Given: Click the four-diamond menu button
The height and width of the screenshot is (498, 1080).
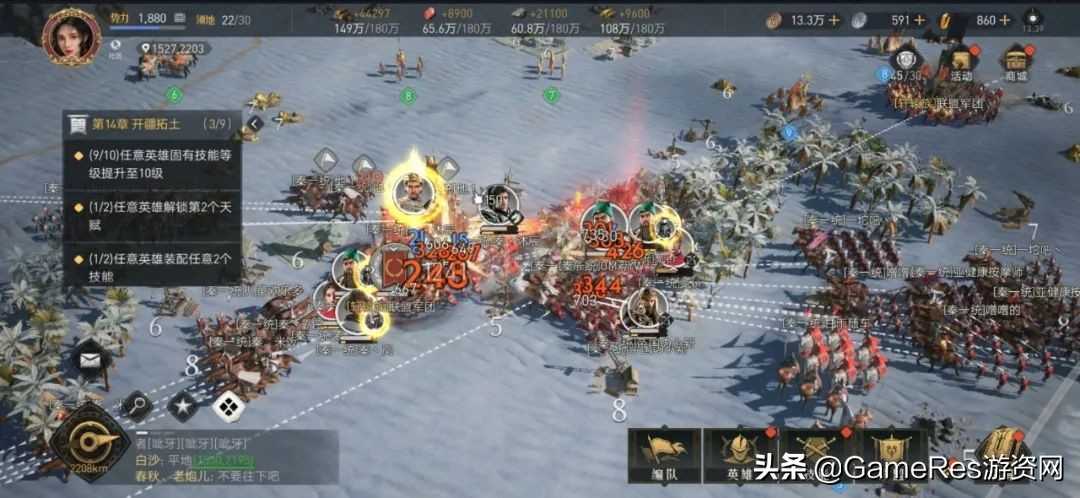Looking at the screenshot, I should coord(228,406).
